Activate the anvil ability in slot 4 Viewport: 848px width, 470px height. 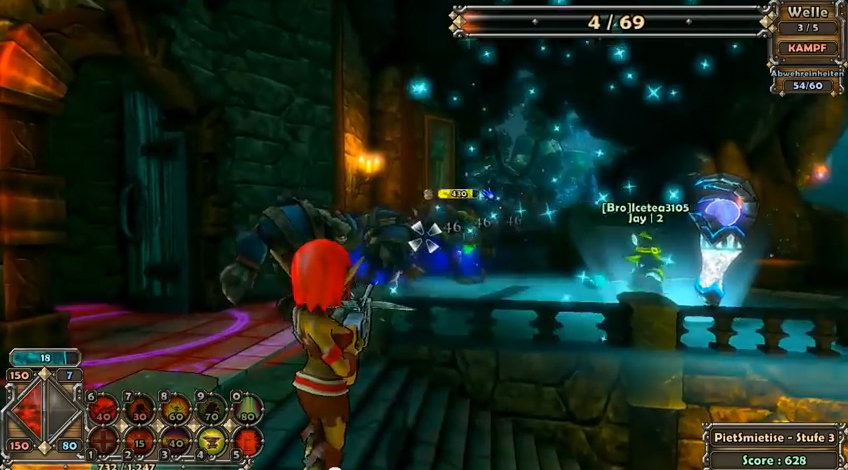(x=212, y=440)
